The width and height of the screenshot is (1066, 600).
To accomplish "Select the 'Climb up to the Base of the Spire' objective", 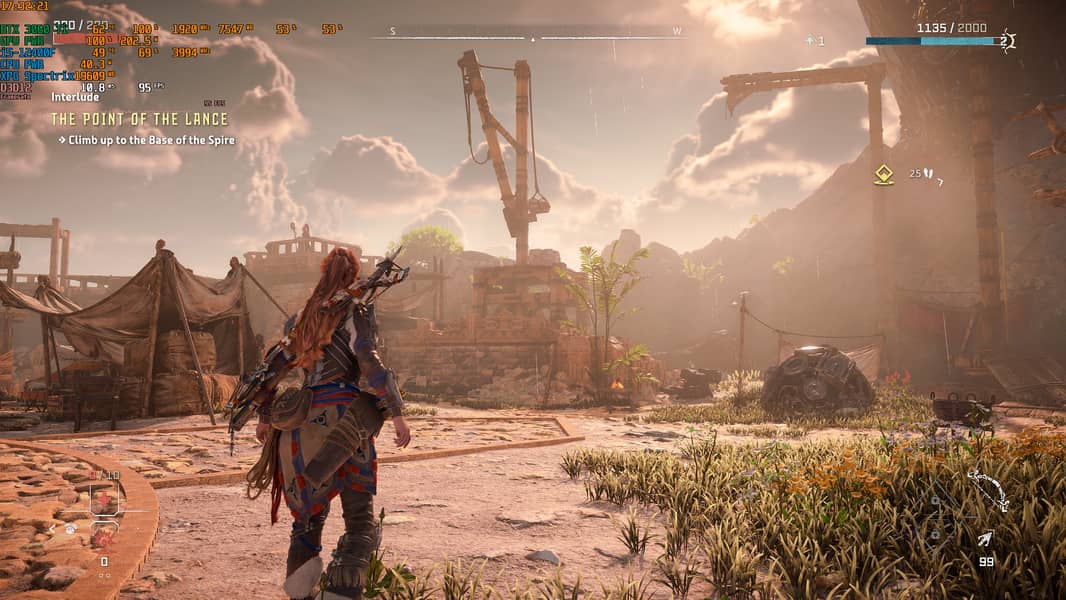I will coord(151,141).
